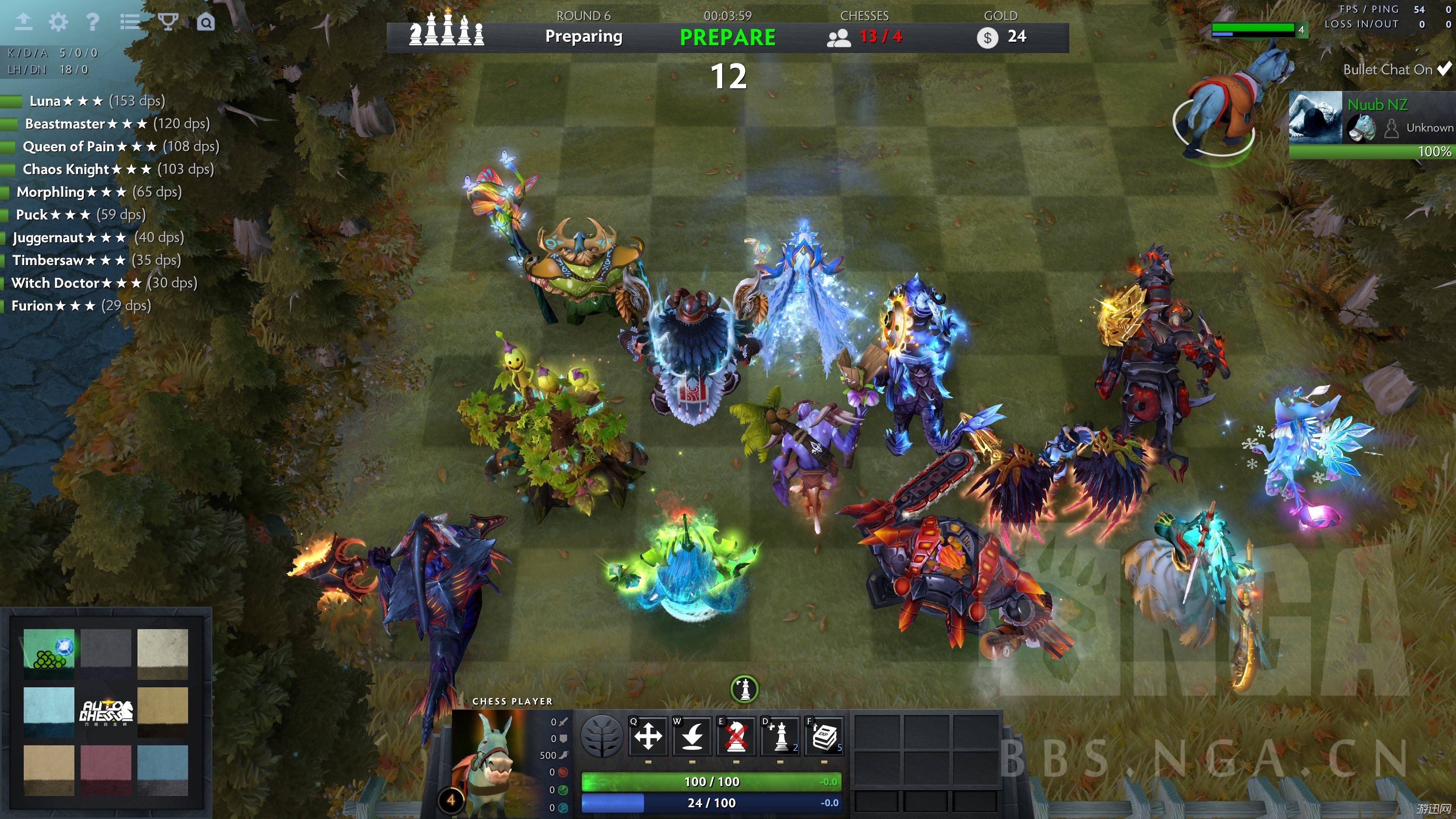Select Luna in the DPS list
1456x819 pixels.
tap(45, 101)
